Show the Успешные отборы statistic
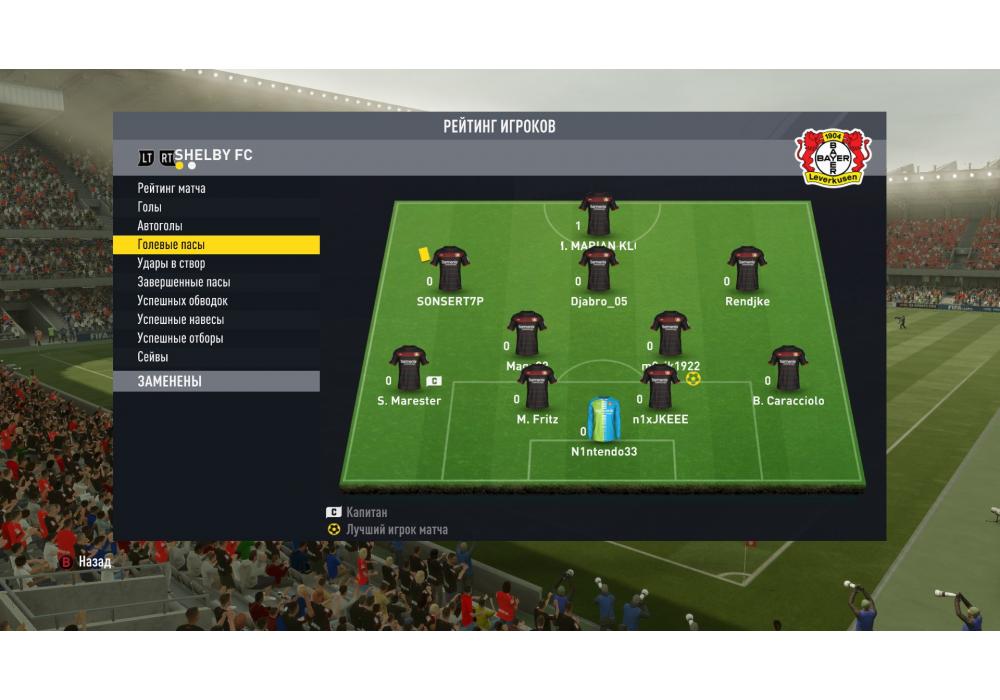The width and height of the screenshot is (1000, 700). (x=180, y=338)
